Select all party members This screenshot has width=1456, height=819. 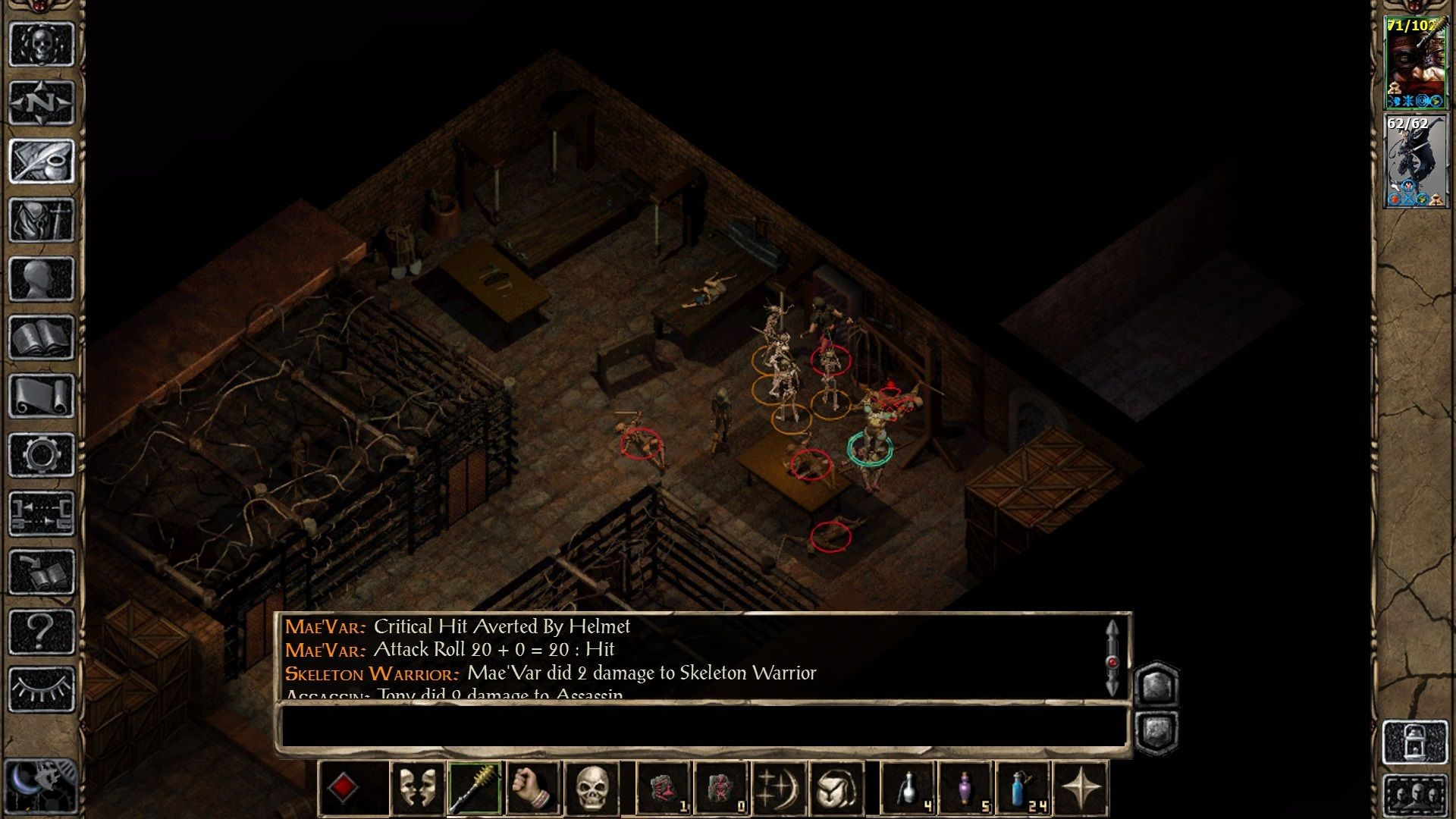click(1415, 795)
